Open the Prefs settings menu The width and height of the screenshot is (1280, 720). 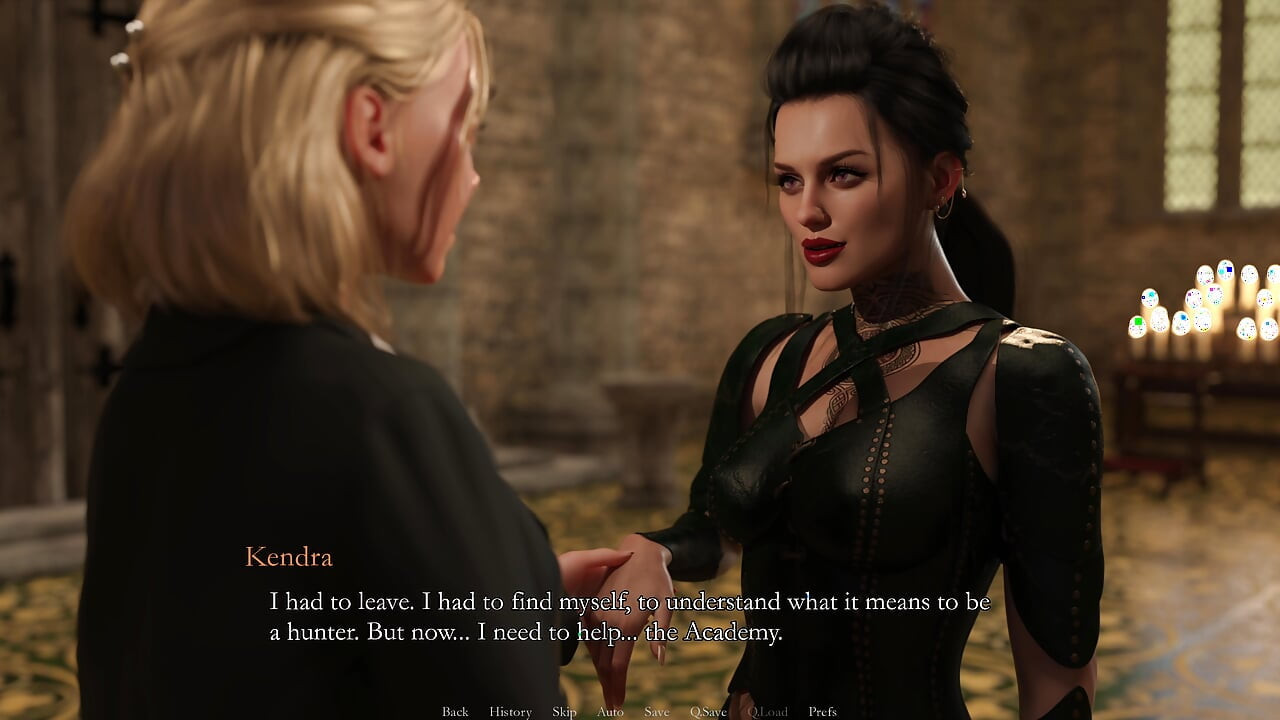pyautogui.click(x=822, y=711)
